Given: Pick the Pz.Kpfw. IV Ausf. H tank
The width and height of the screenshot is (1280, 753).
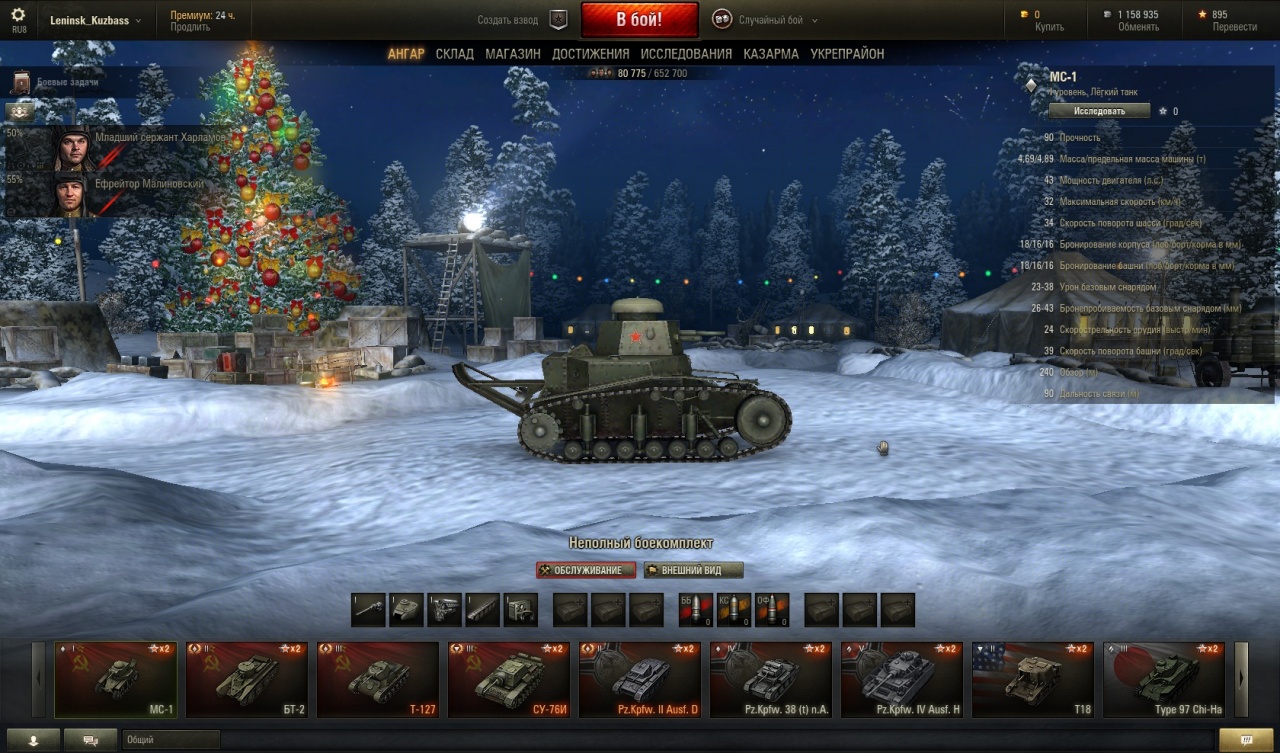Looking at the screenshot, I should [901, 680].
